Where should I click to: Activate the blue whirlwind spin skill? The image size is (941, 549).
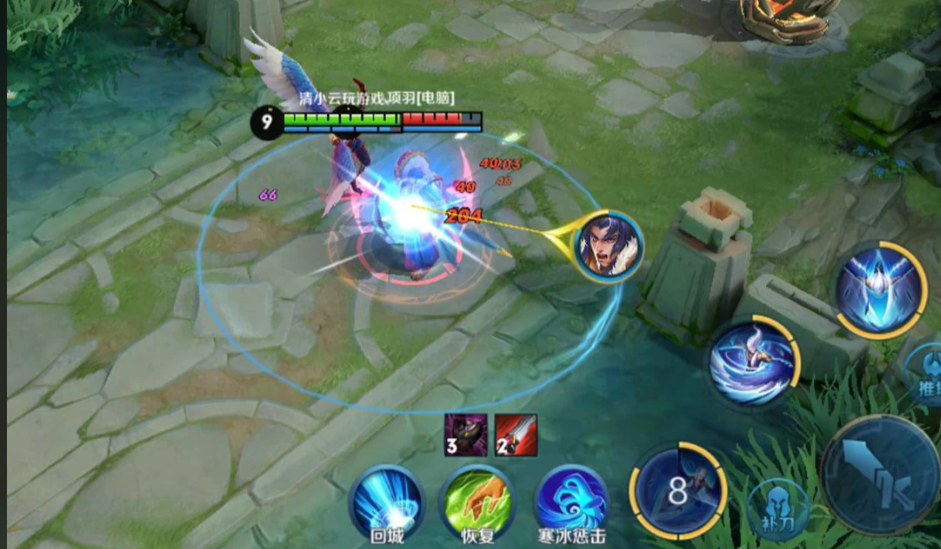tap(754, 362)
